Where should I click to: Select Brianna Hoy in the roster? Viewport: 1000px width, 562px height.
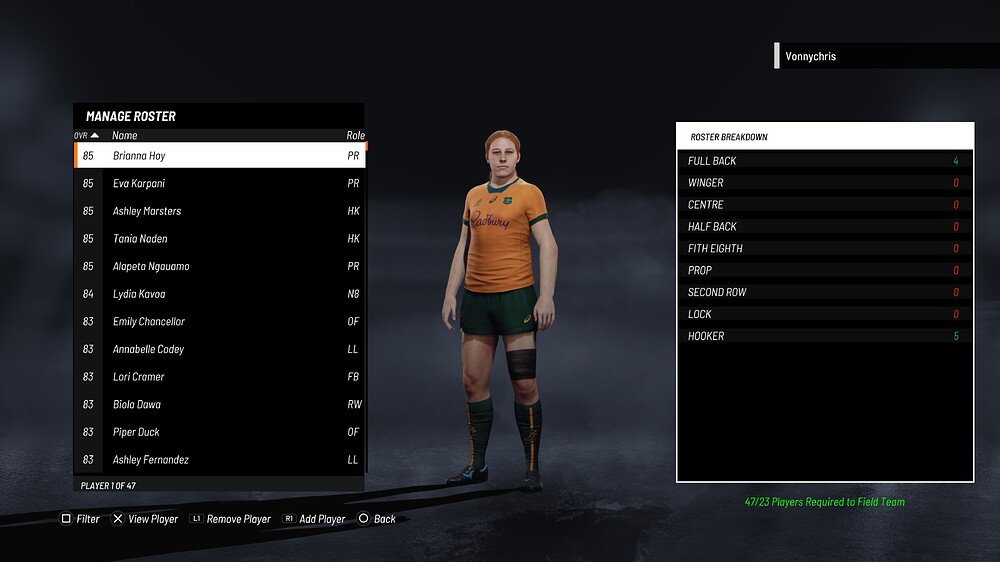tap(219, 156)
